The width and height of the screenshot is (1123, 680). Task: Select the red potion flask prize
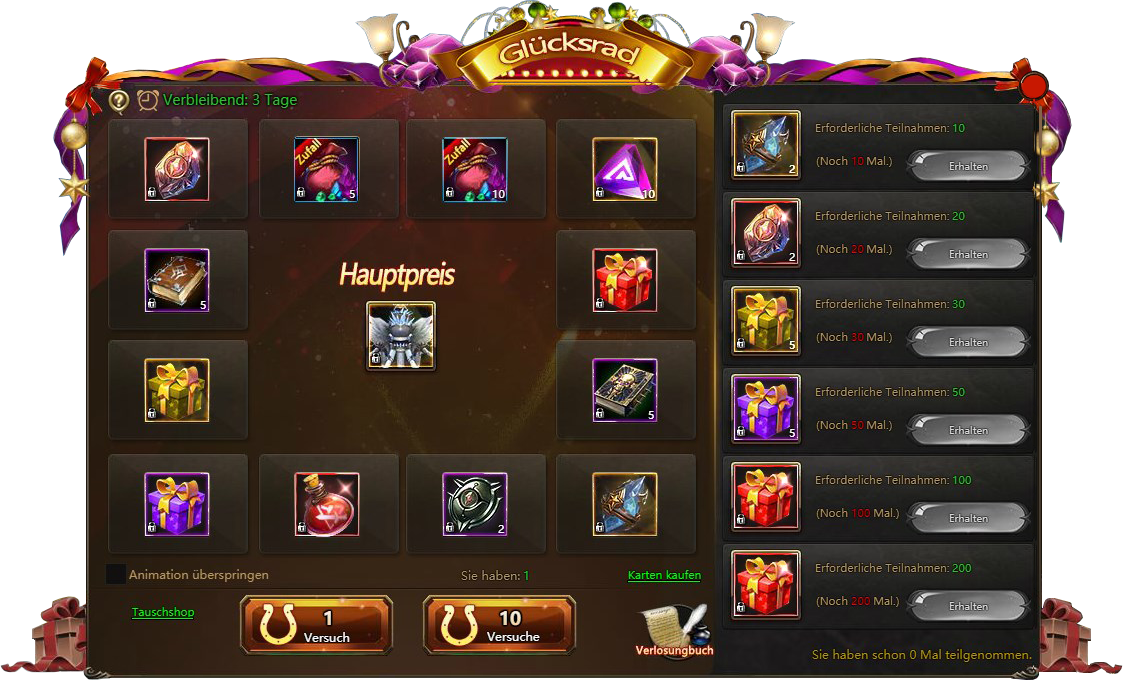point(327,504)
